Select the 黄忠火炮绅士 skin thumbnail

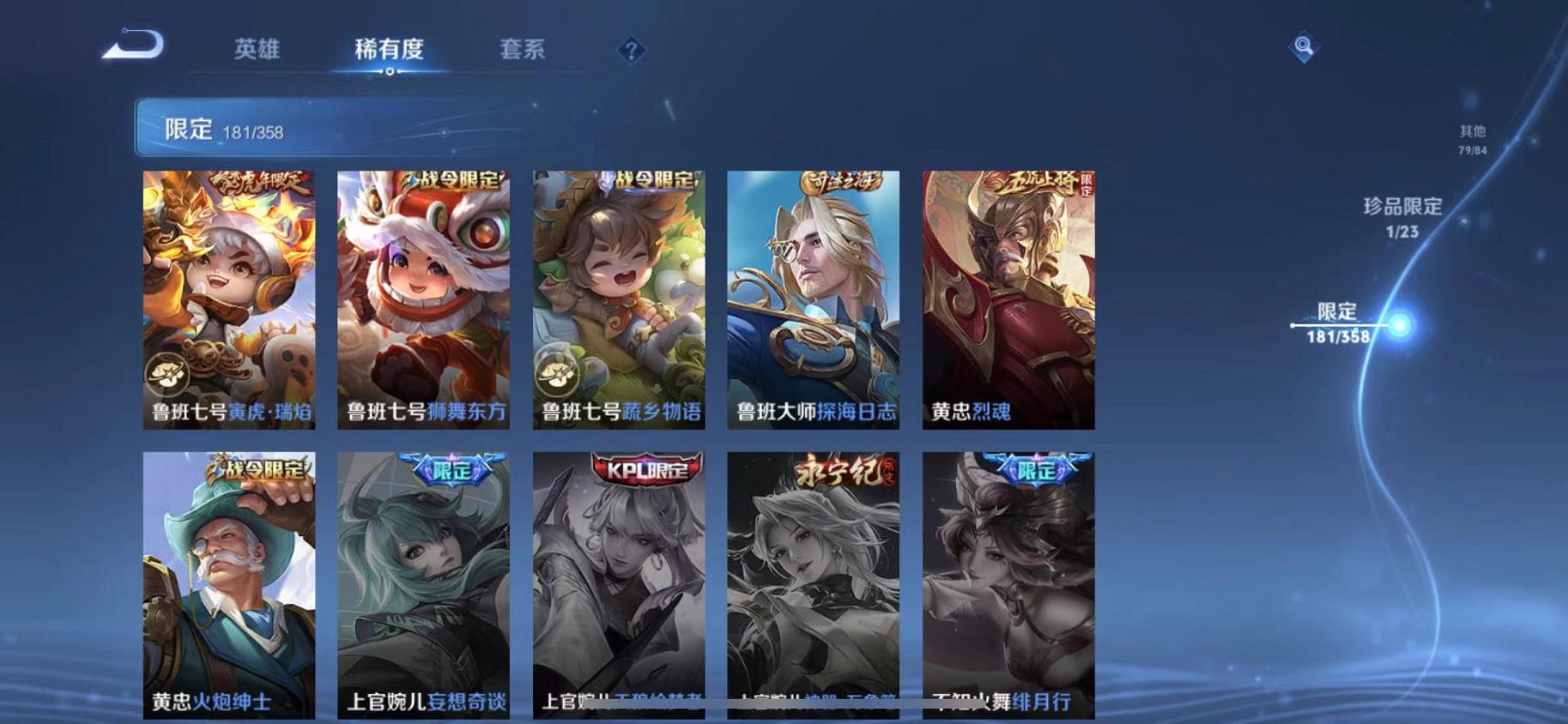click(x=229, y=583)
